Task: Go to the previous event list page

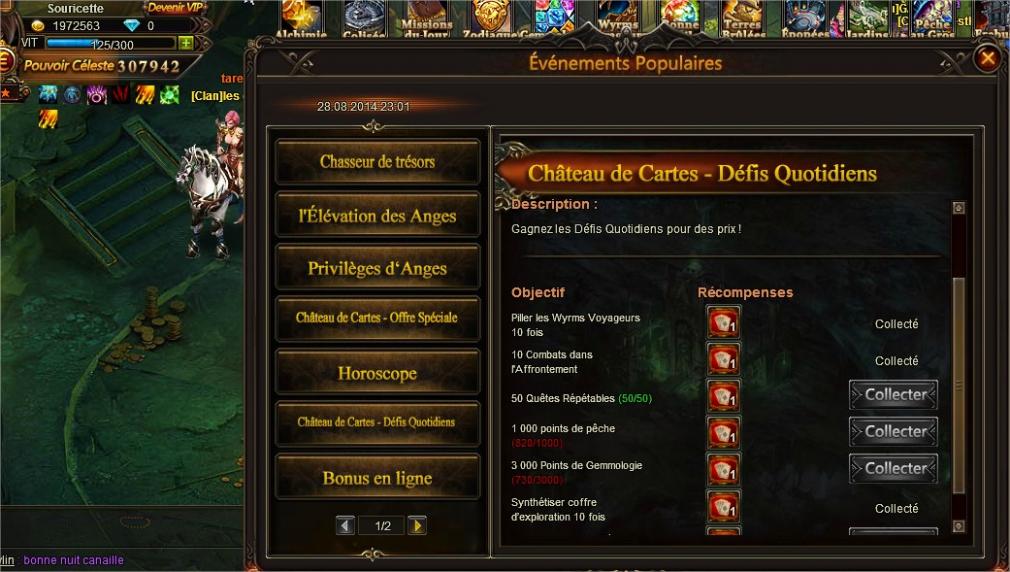Action: point(346,525)
